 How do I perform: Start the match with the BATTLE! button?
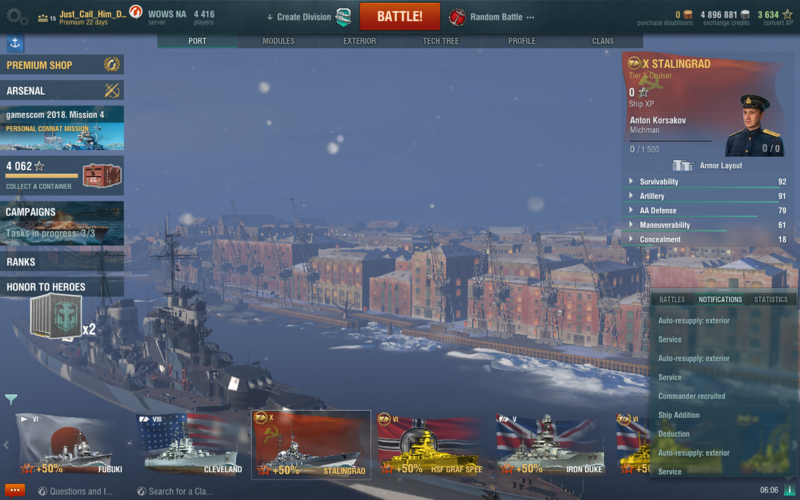(x=399, y=17)
